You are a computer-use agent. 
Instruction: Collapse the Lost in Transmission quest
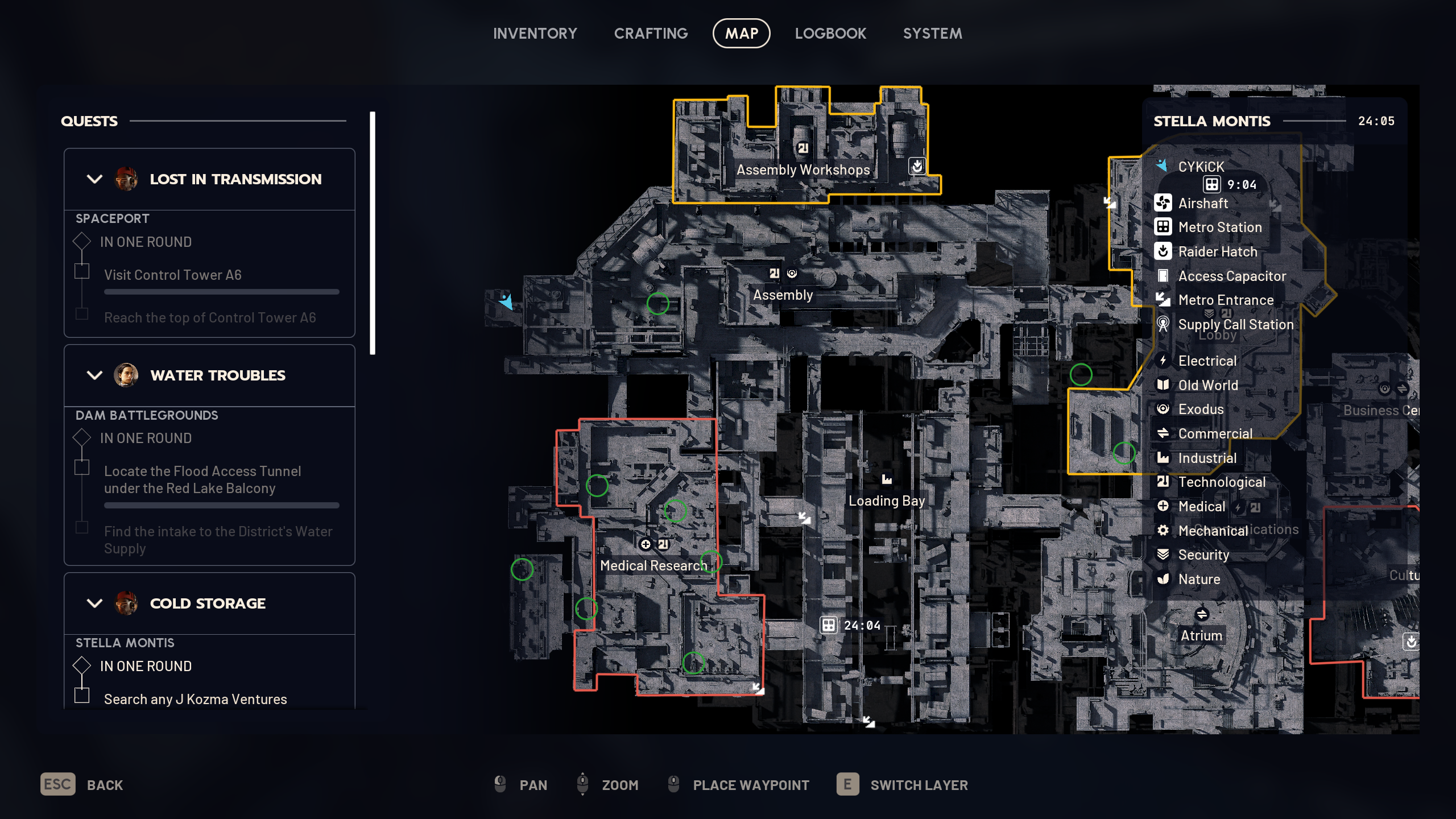(x=94, y=179)
